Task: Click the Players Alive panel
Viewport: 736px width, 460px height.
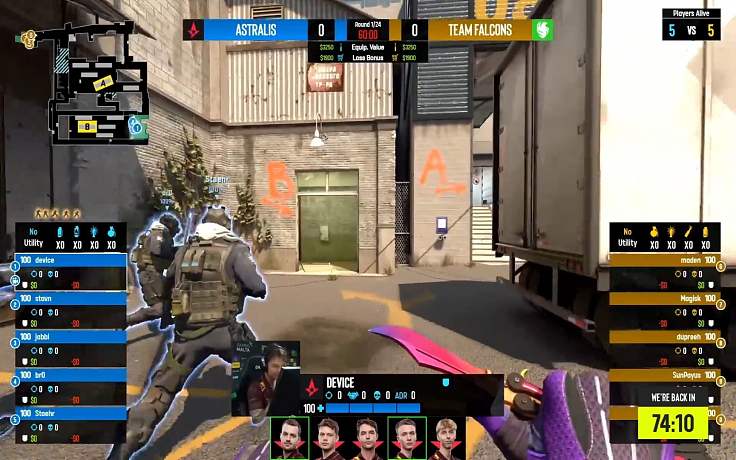Action: [691, 24]
